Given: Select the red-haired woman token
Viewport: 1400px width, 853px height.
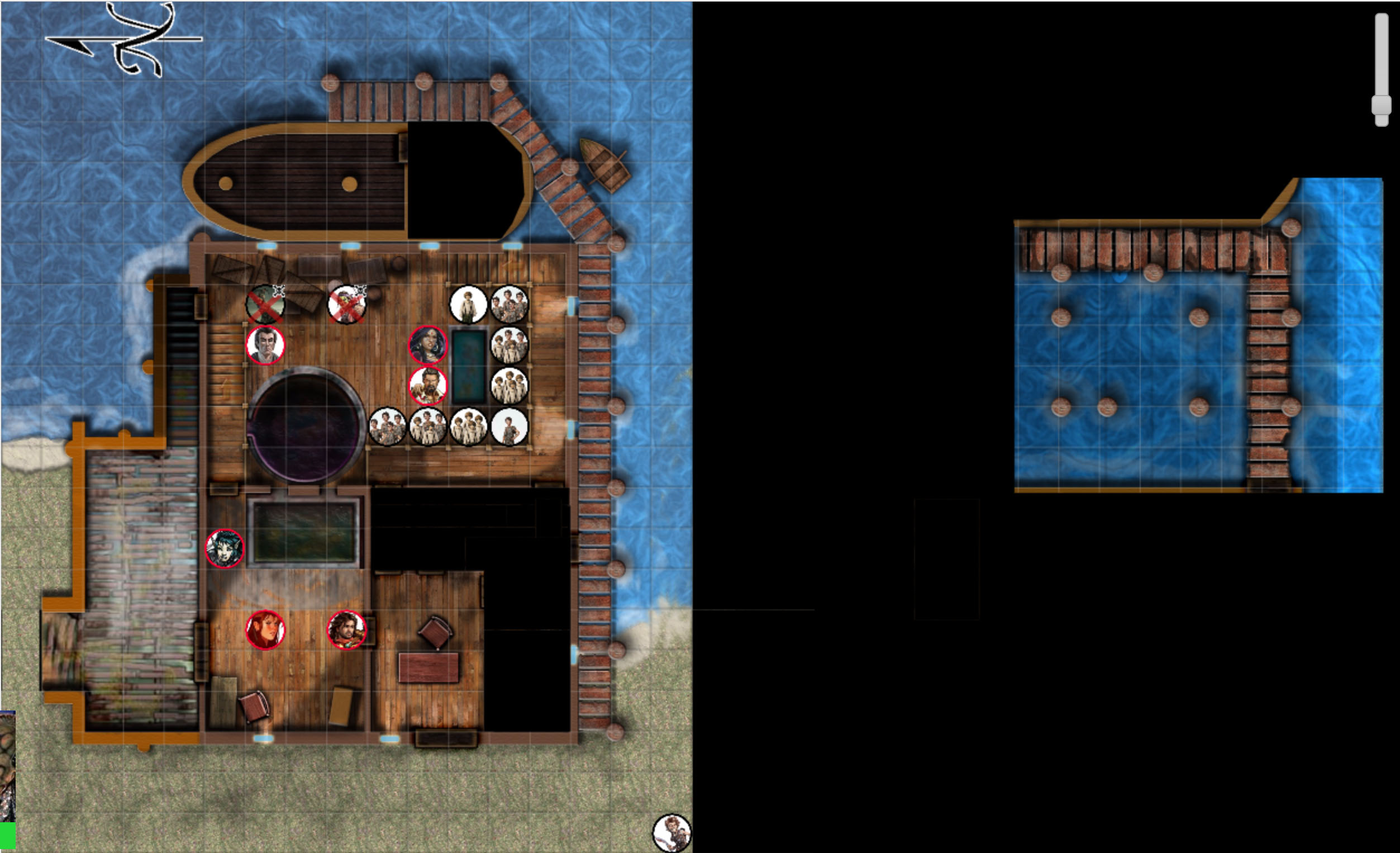Looking at the screenshot, I should [265, 629].
